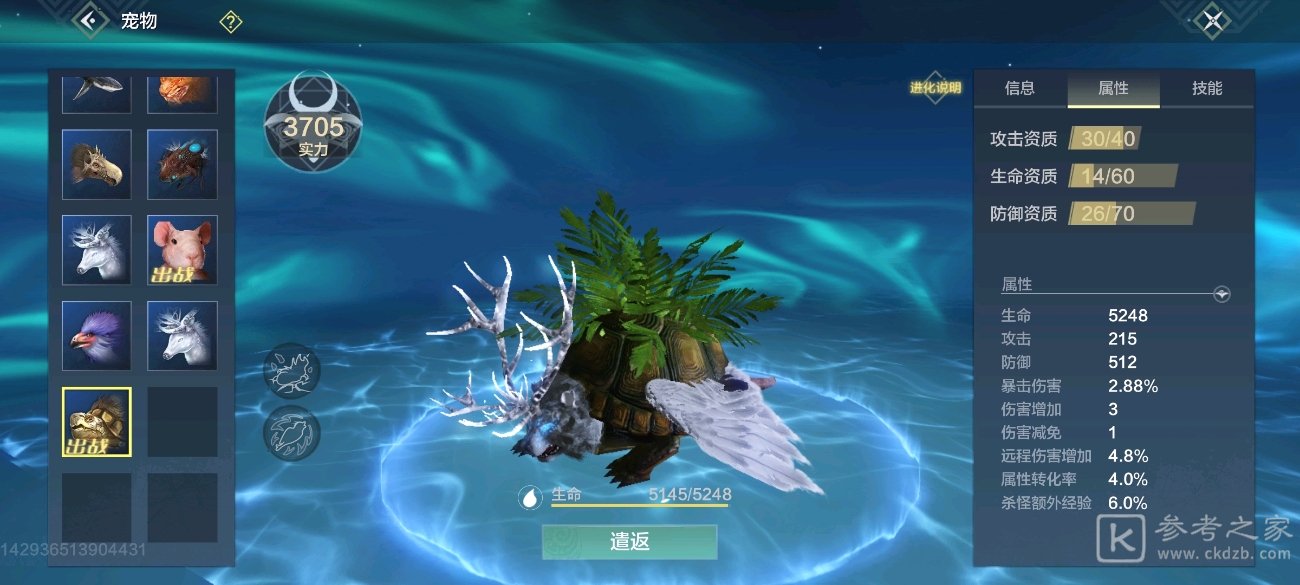
Task: Switch to the 信息 tab
Action: (1019, 89)
